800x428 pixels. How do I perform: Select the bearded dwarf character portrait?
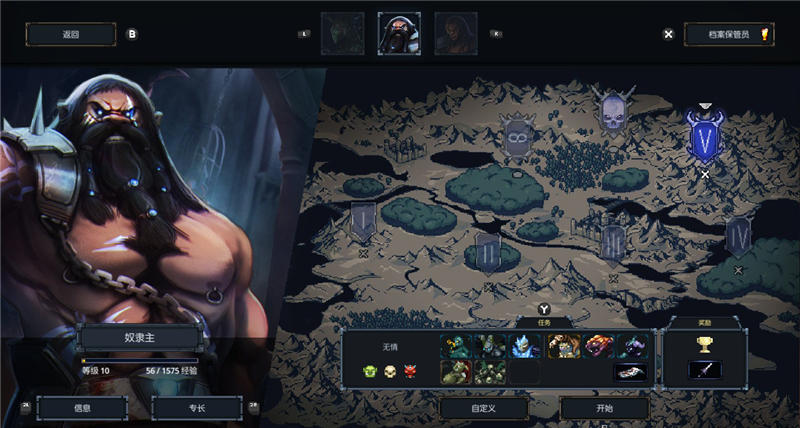coord(399,33)
